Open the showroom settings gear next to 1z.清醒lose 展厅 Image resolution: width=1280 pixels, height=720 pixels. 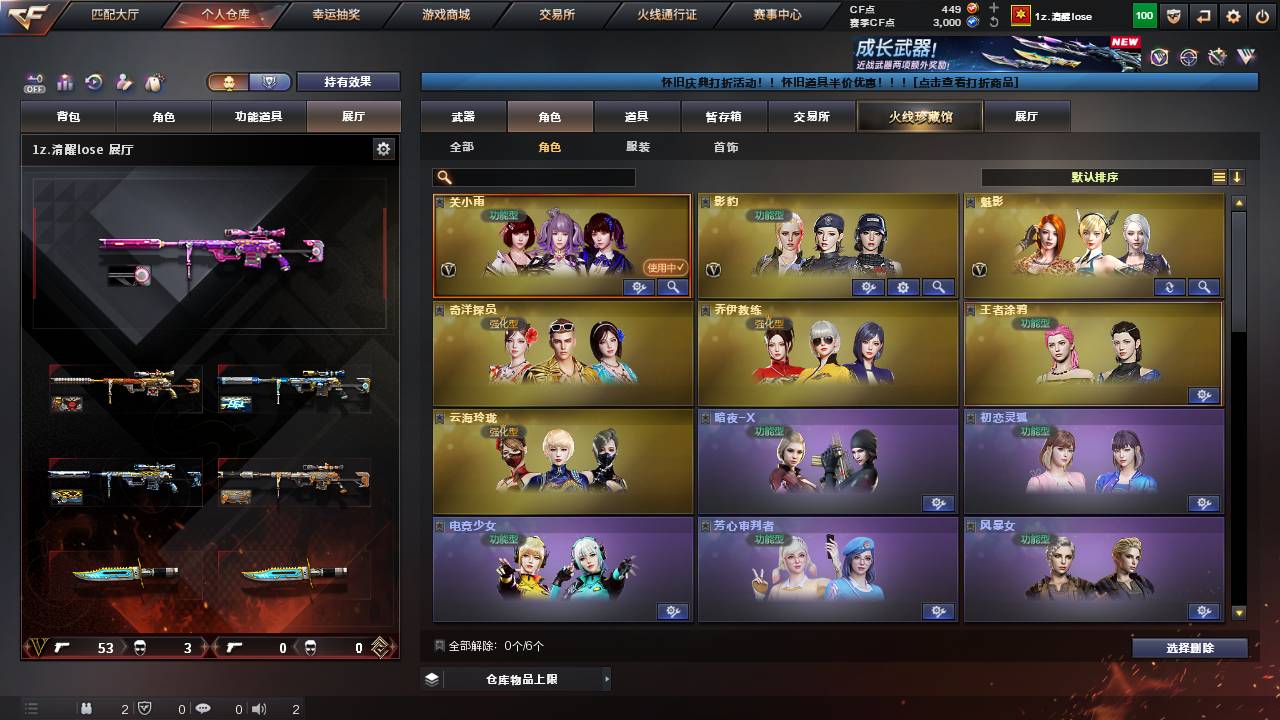coord(383,147)
